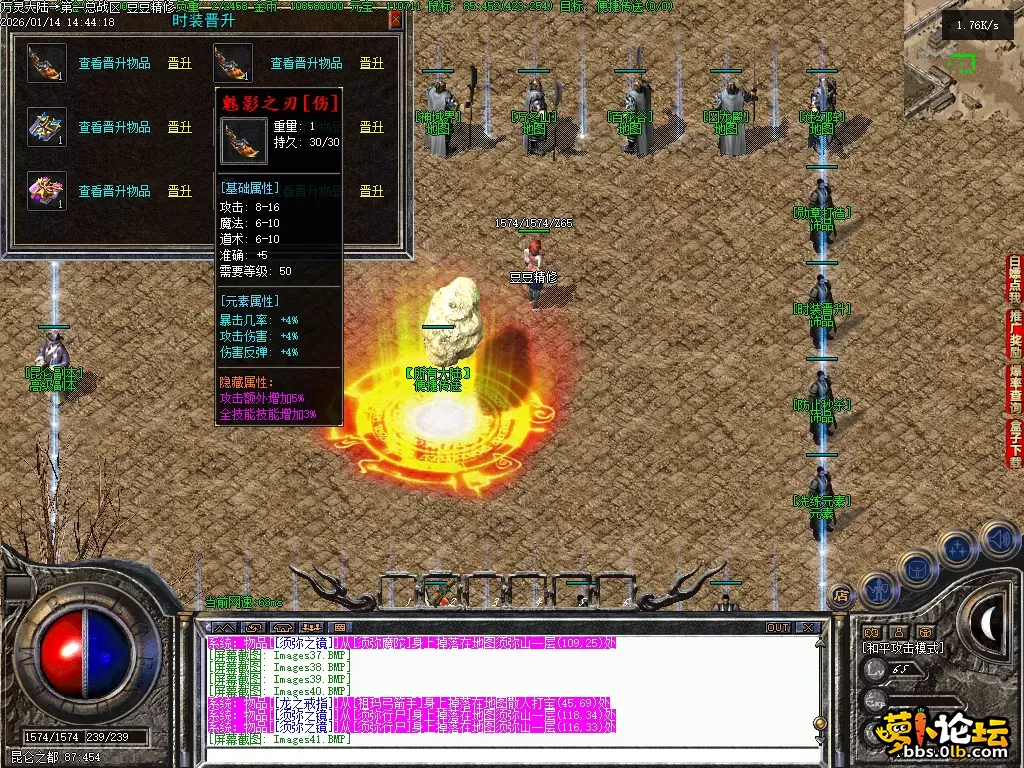Open the 盒子下载 side tab
This screenshot has width=1024, height=768.
tap(1015, 444)
